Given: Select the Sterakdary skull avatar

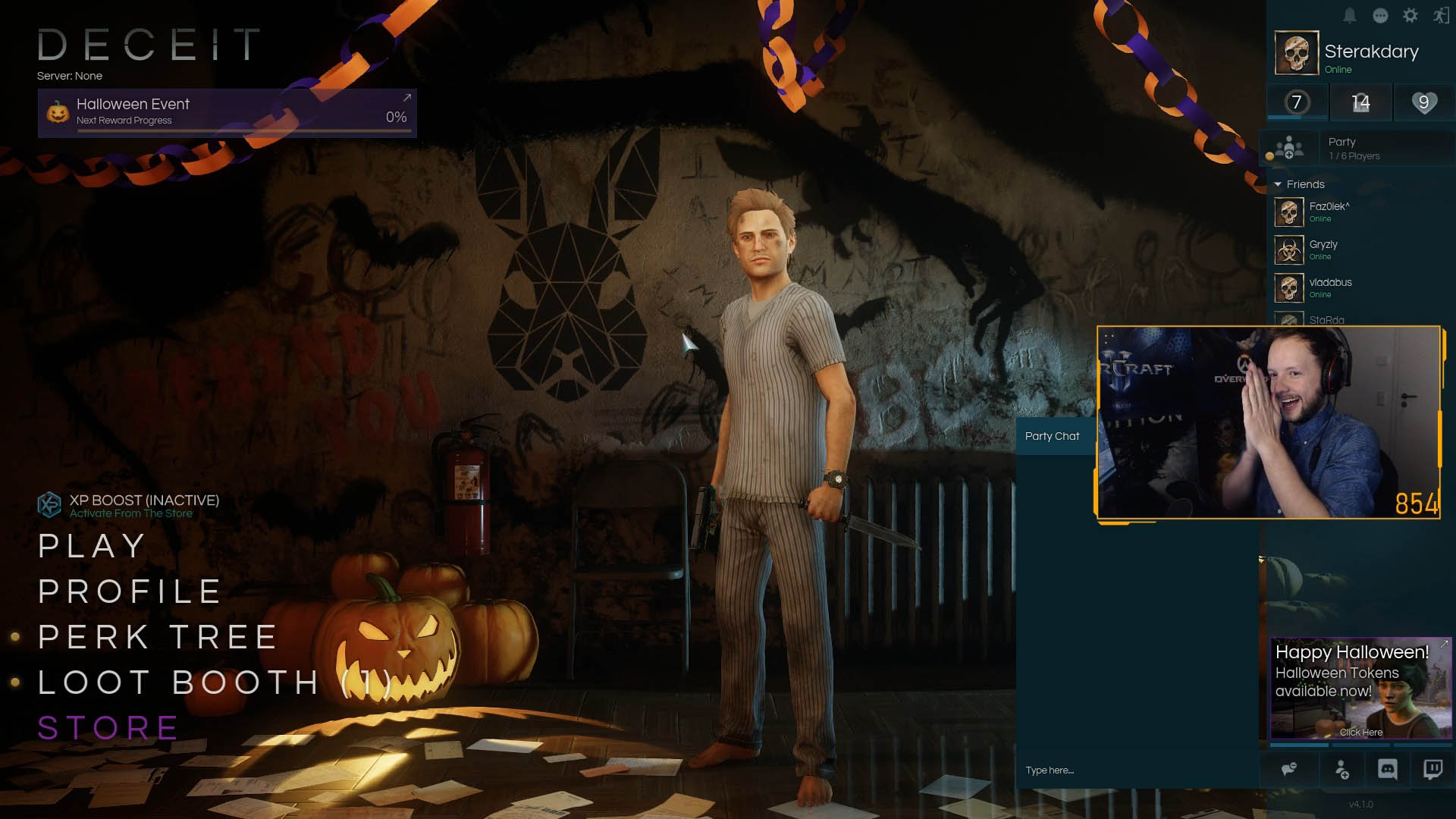Looking at the screenshot, I should (1296, 53).
